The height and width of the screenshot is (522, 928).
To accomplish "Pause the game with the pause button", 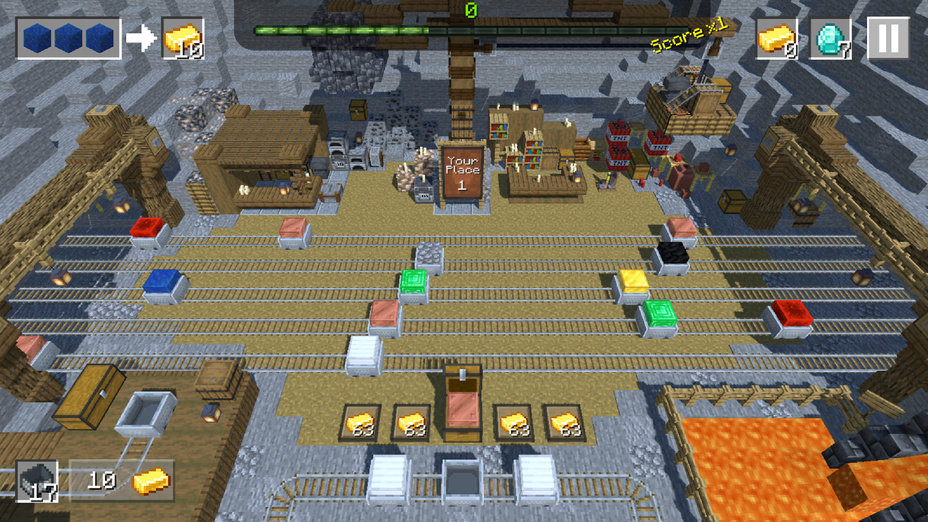I will pyautogui.click(x=887, y=39).
